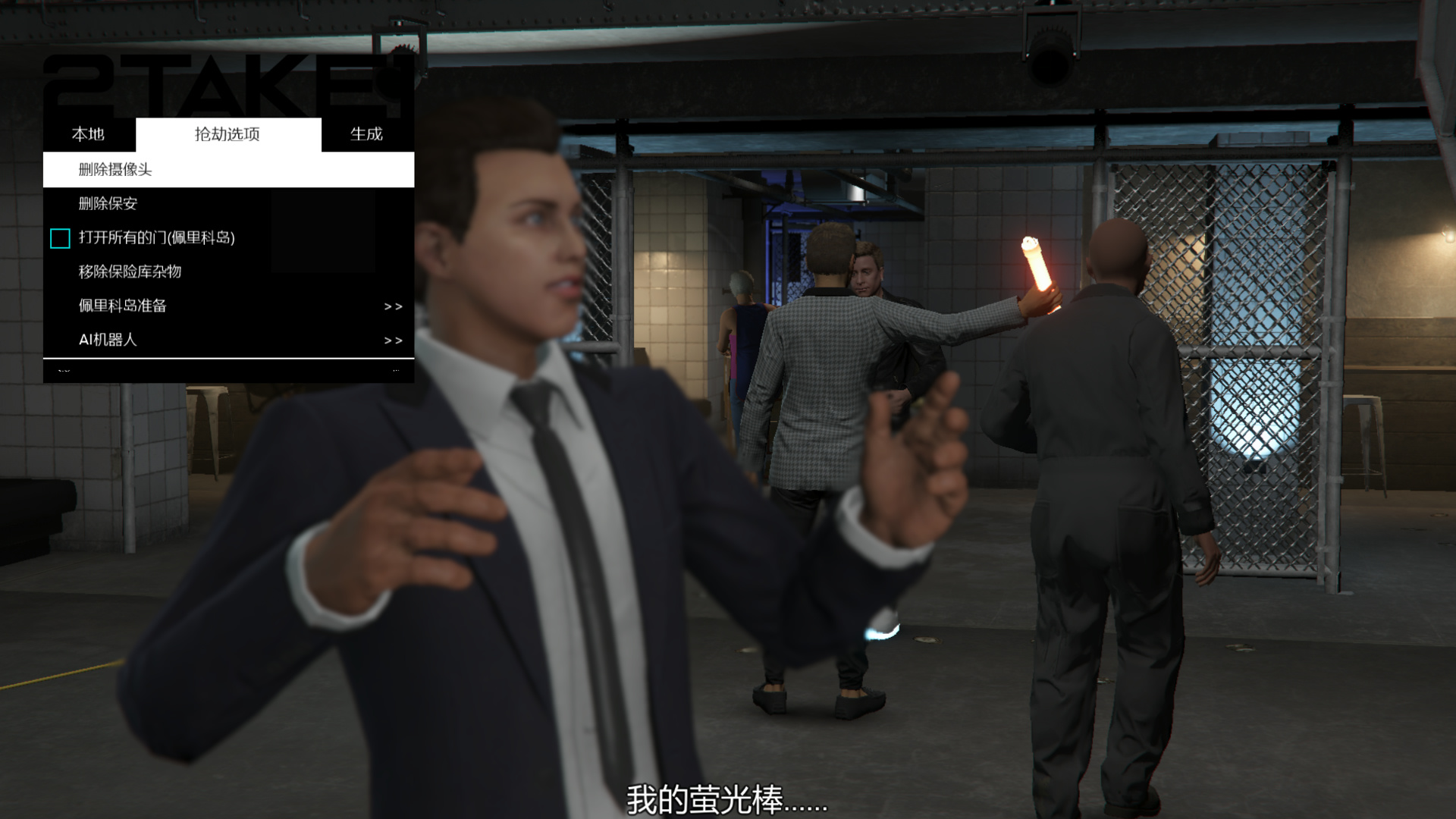Open the 佩里科岛准备 submenu
The width and height of the screenshot is (1456, 819).
pyautogui.click(x=227, y=306)
